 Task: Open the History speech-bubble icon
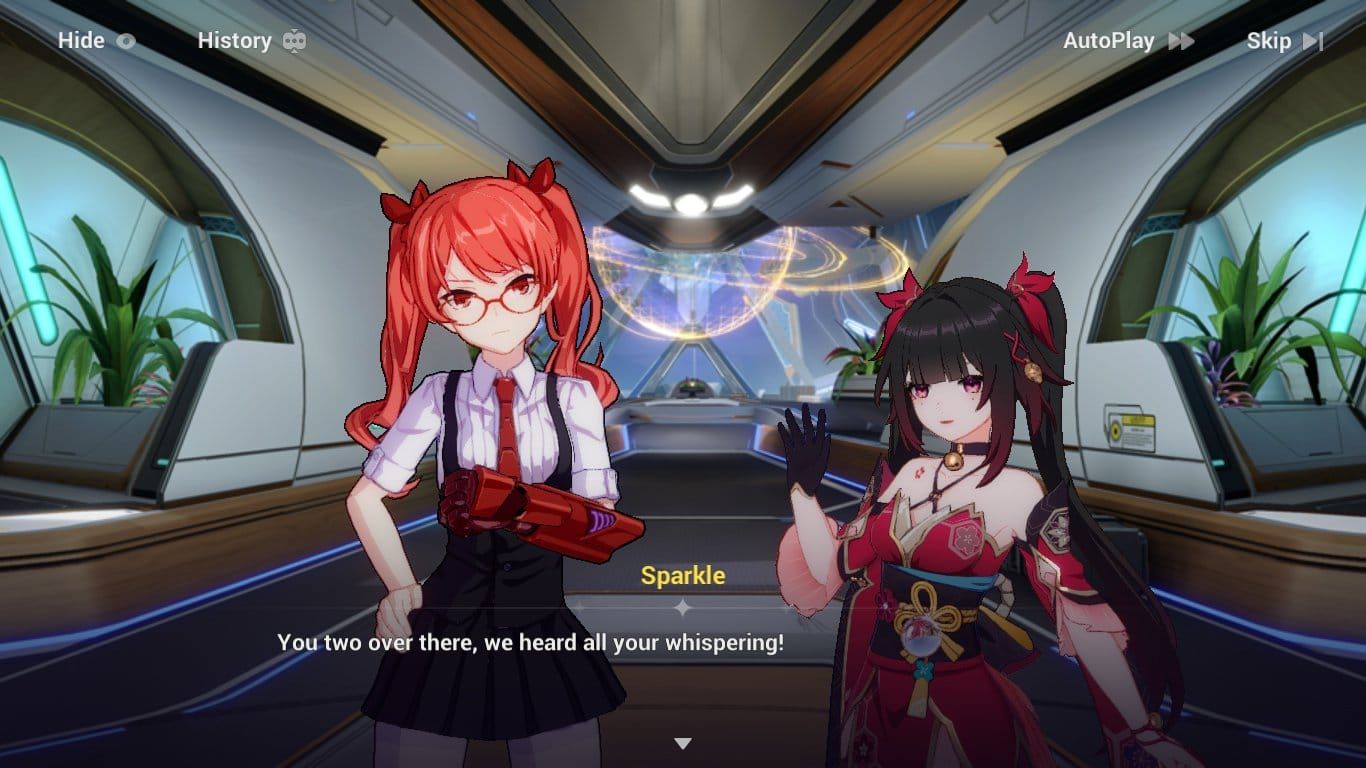[294, 41]
